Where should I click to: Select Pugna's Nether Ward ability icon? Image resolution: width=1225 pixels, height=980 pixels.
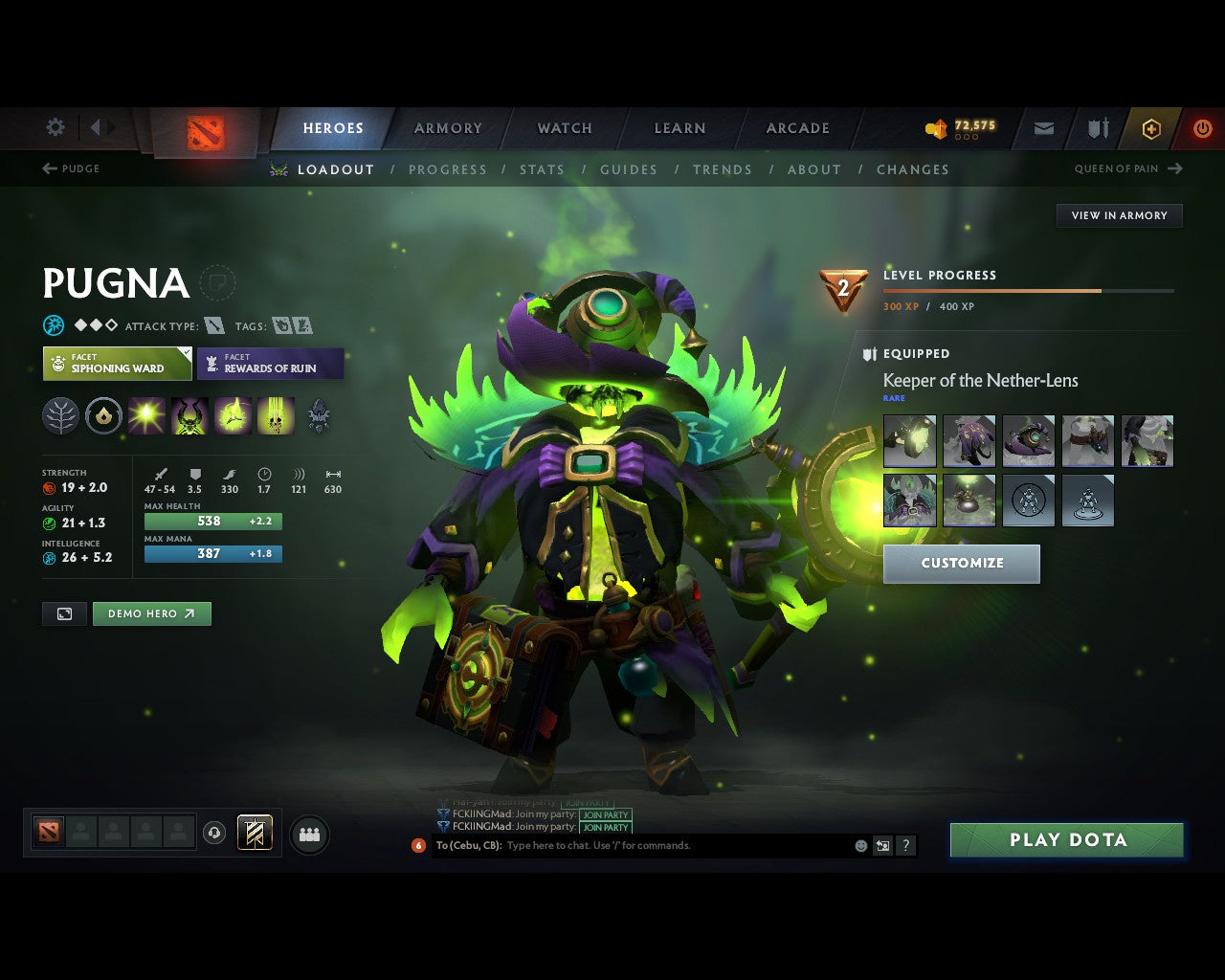[x=232, y=415]
